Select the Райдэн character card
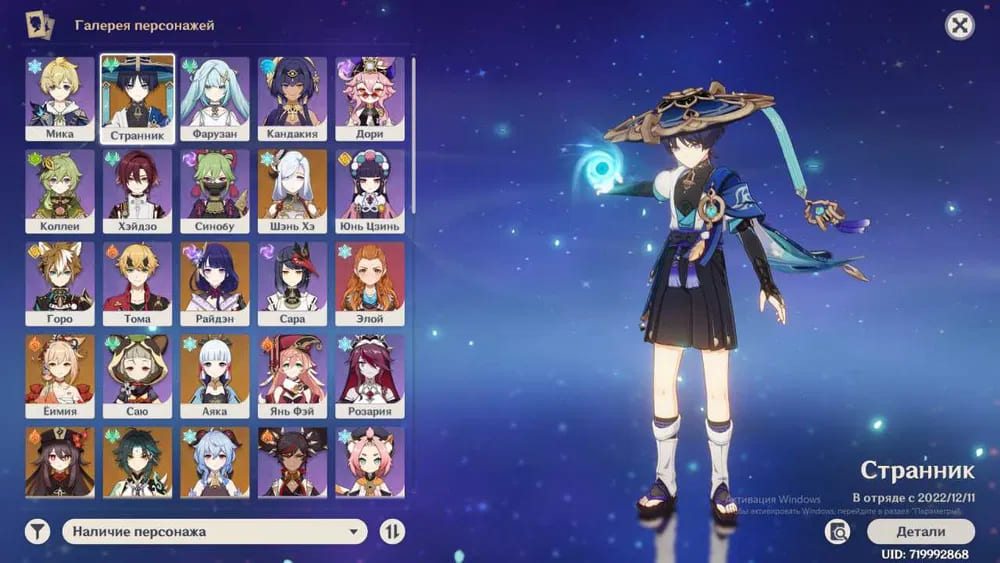 pos(215,283)
